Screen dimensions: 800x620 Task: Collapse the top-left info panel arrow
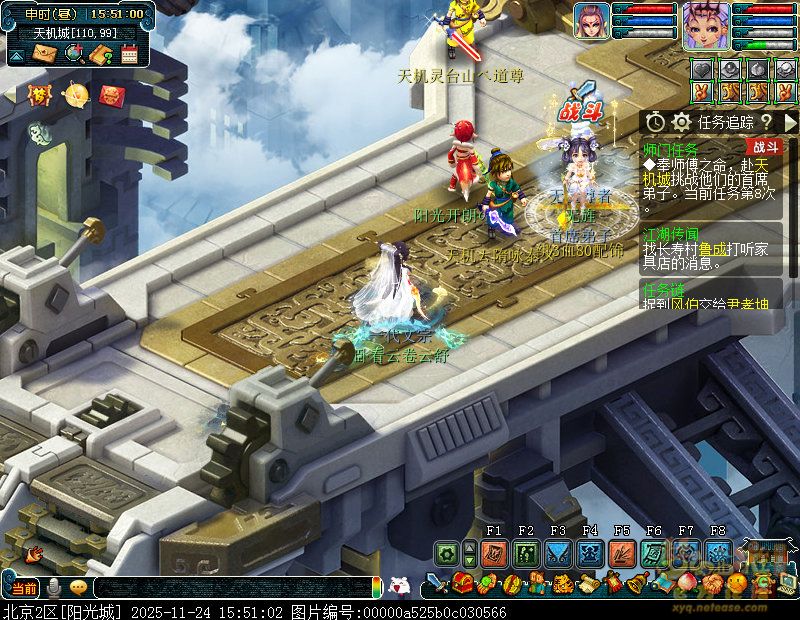click(x=16, y=54)
